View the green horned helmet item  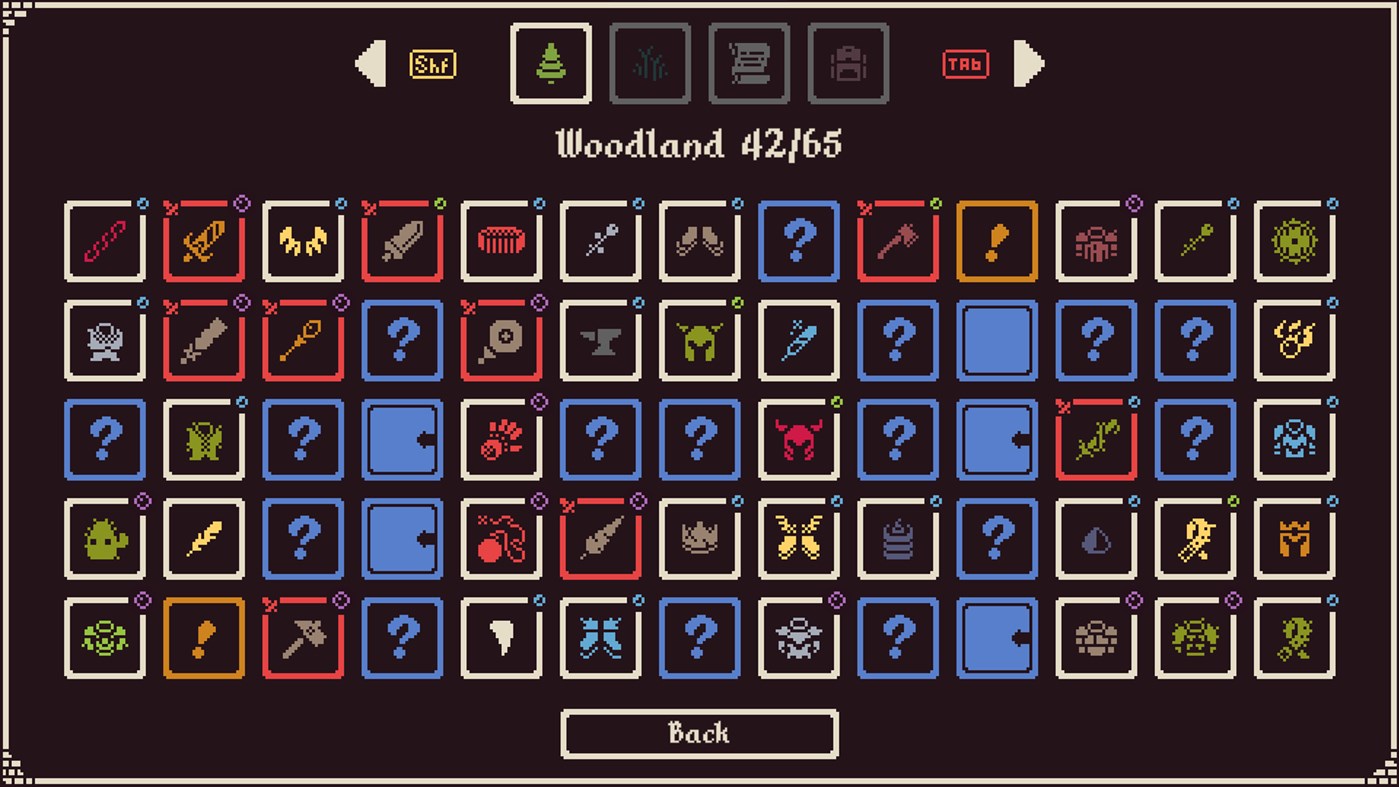click(x=699, y=340)
